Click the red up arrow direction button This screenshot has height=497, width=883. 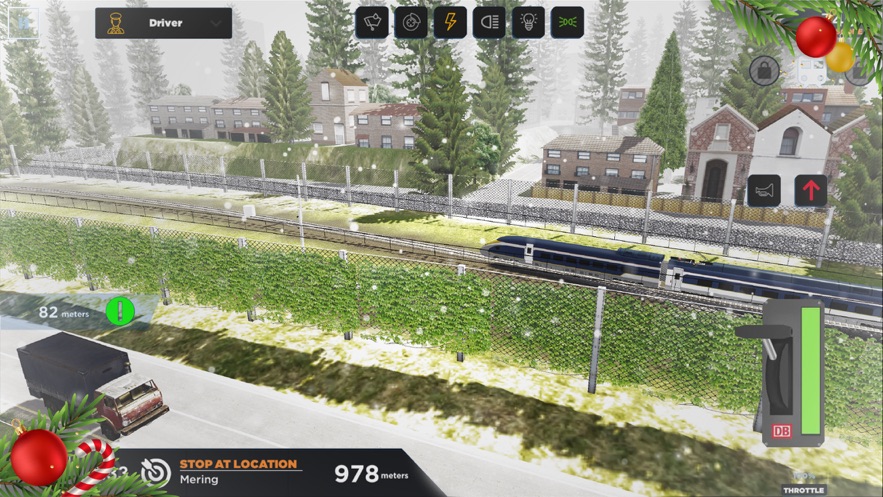click(811, 190)
